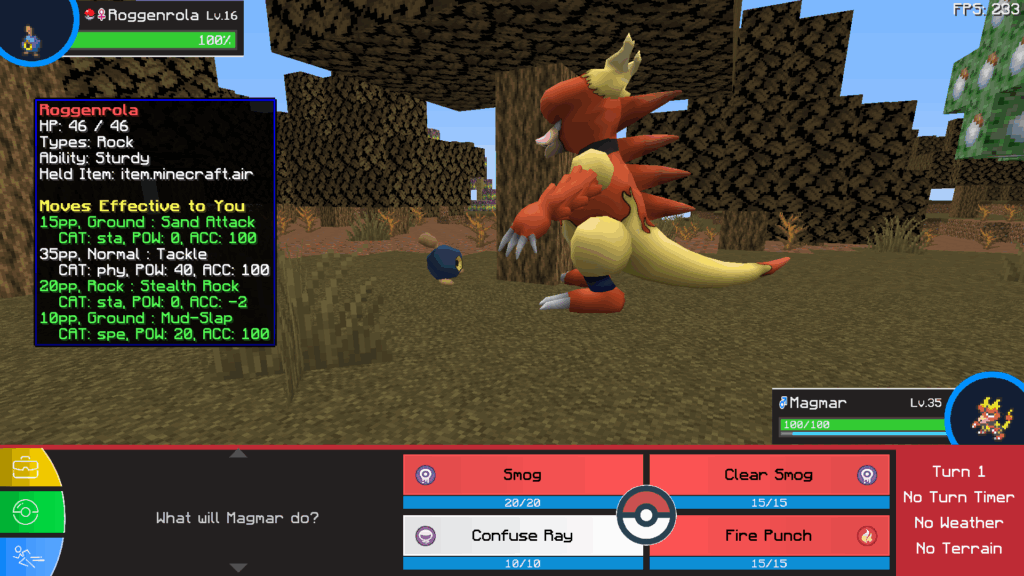1024x576 pixels.
Task: Select the Confuse Ray move
Action: tap(522, 536)
